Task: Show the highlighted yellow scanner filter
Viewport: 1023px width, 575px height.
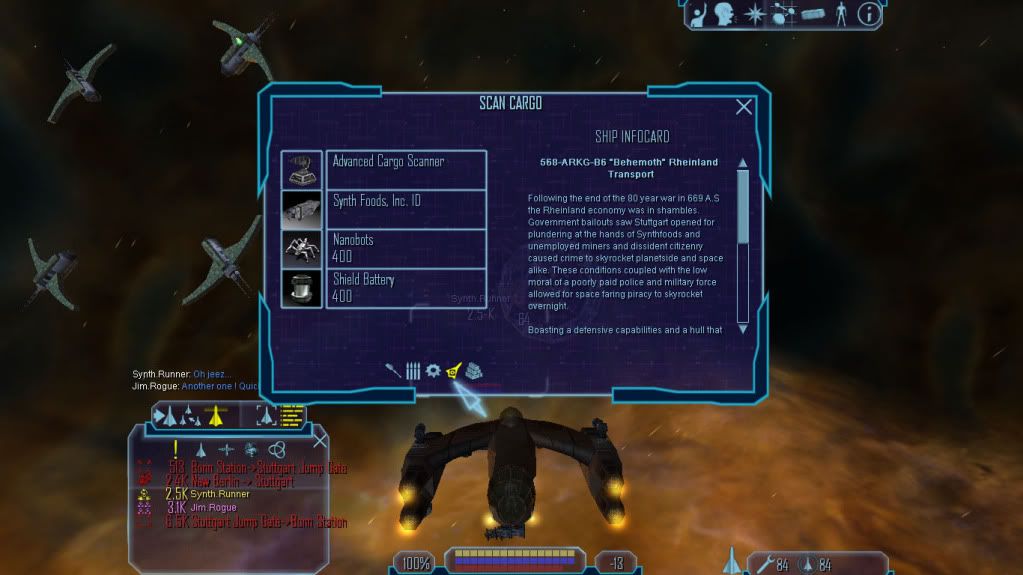Action: [x=454, y=370]
